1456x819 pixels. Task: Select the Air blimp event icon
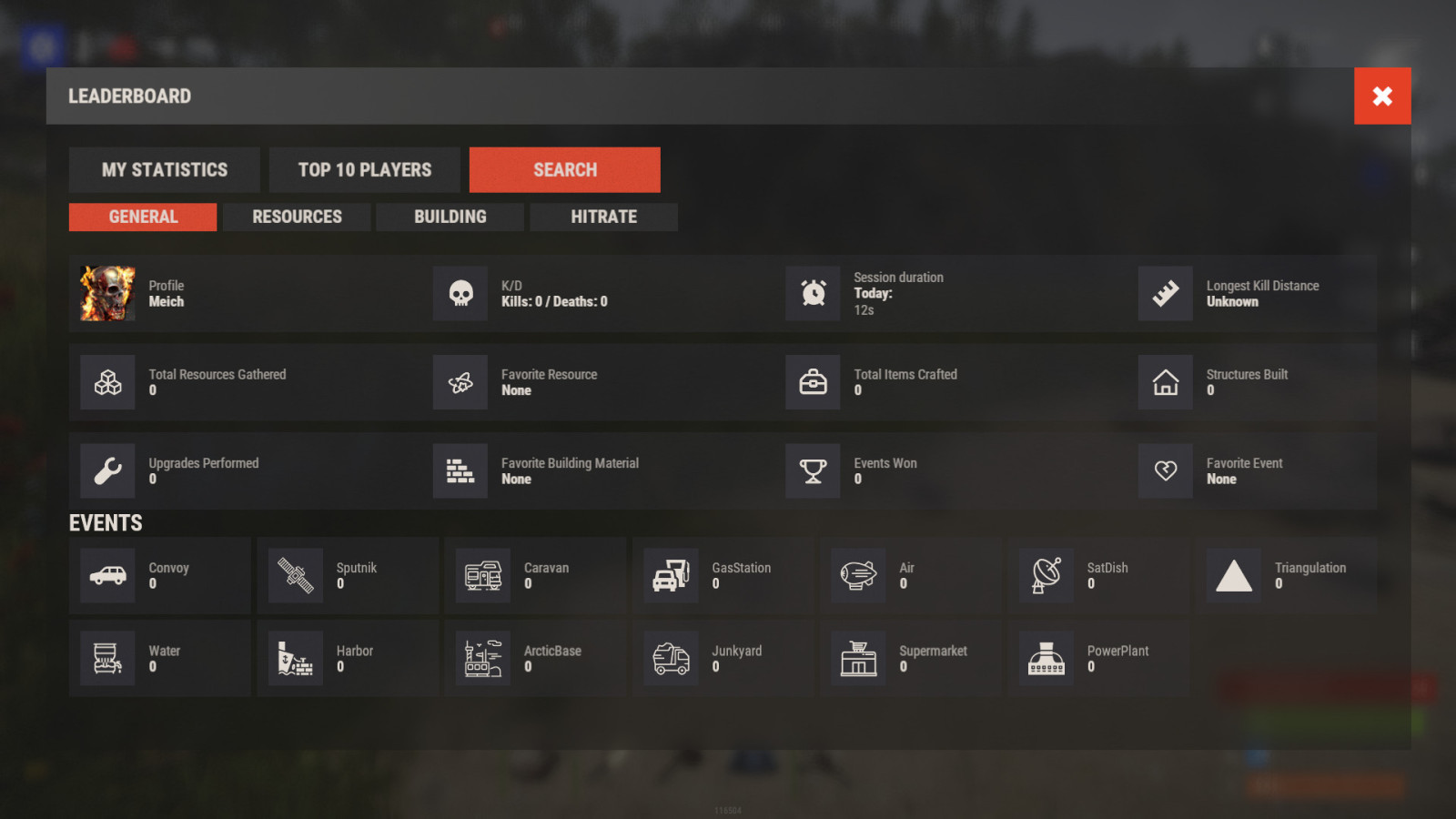click(x=858, y=575)
